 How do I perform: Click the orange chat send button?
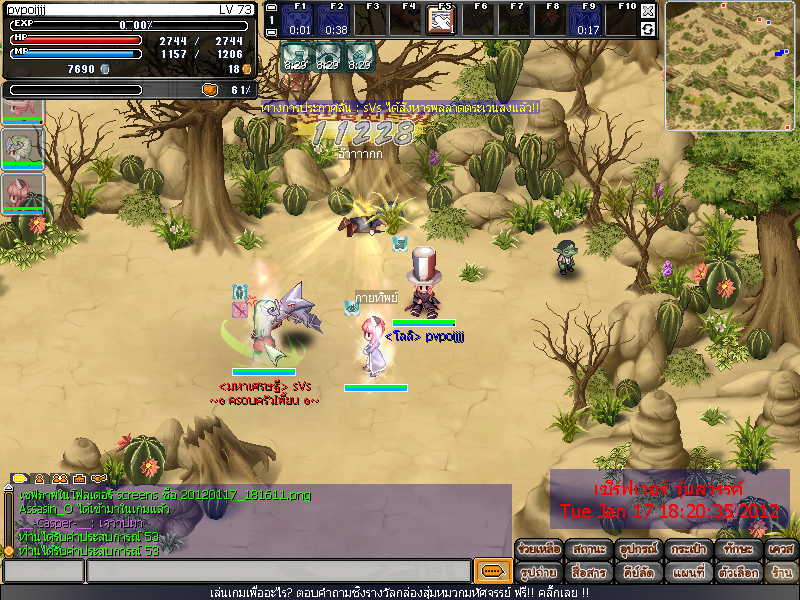tap(491, 571)
